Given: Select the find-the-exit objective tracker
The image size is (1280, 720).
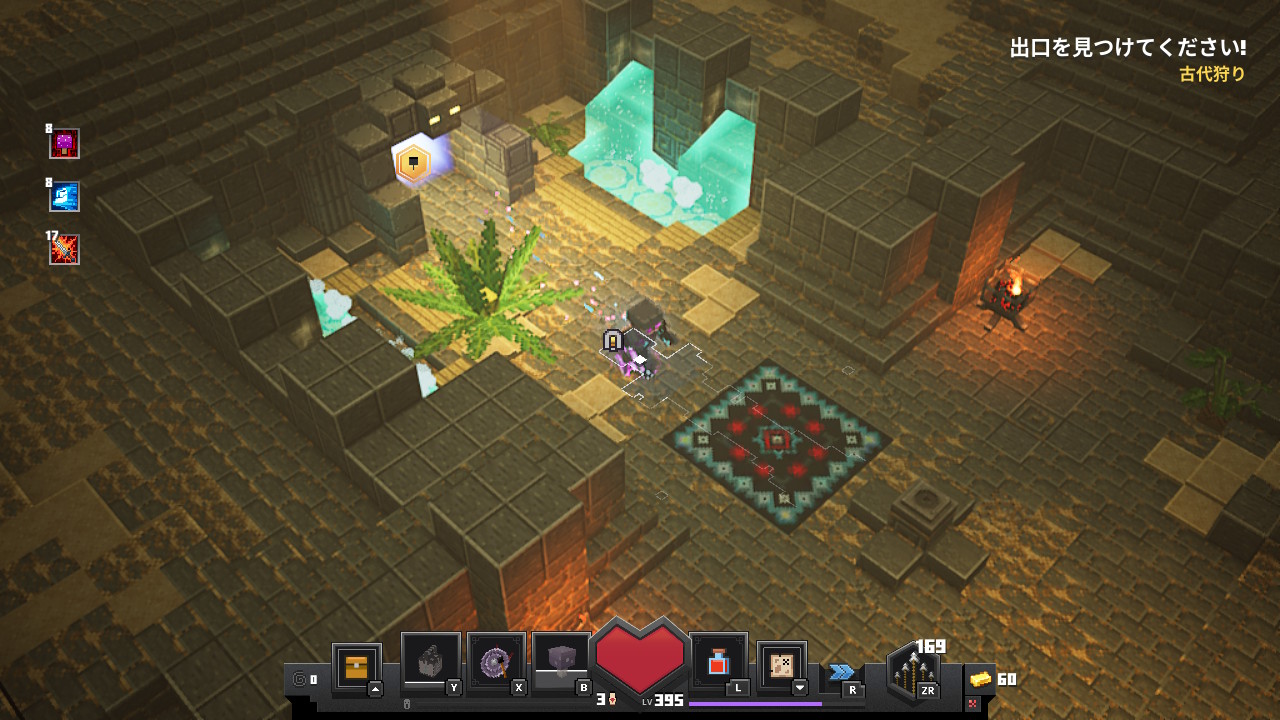Looking at the screenshot, I should pos(1127,48).
